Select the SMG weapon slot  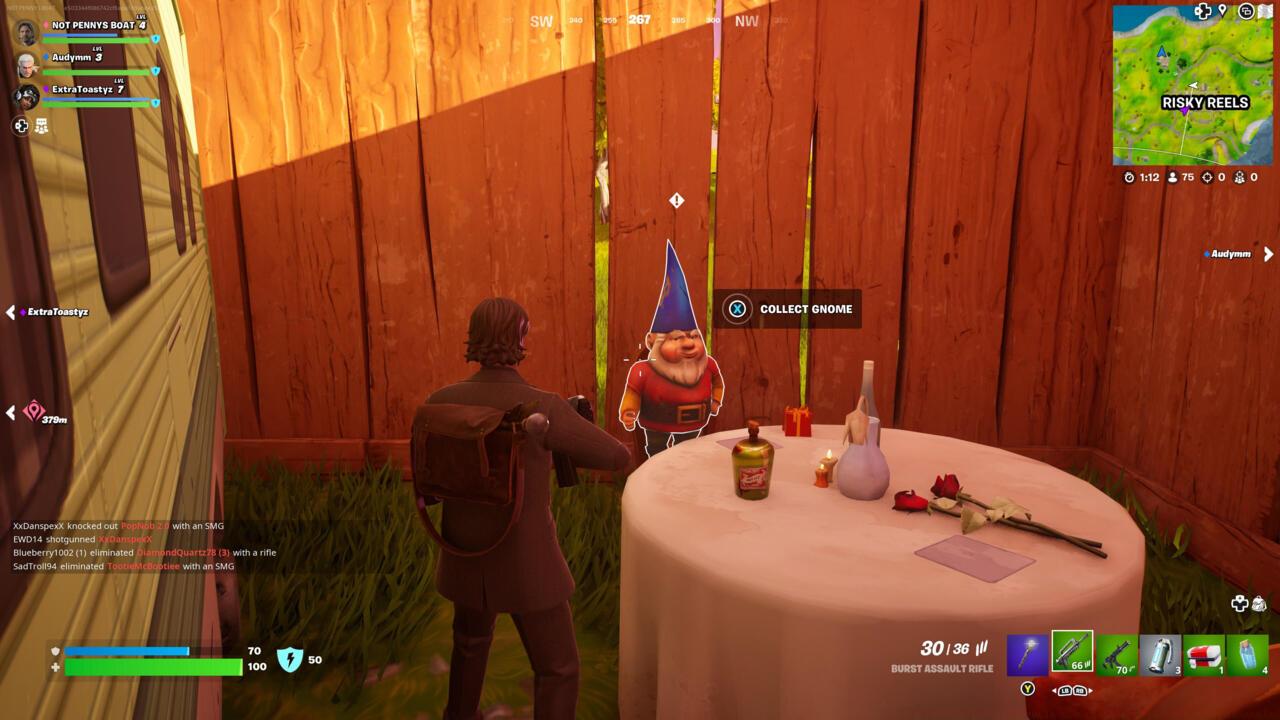click(x=1117, y=655)
